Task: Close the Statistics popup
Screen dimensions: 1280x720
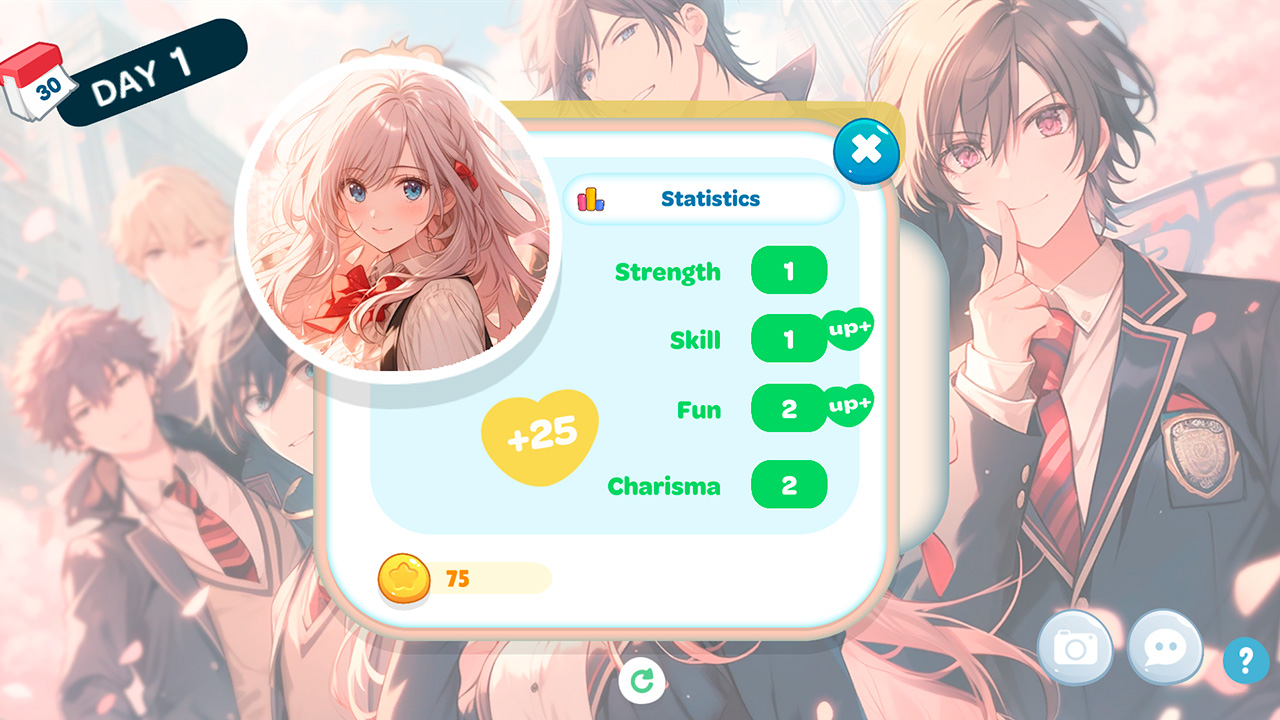Action: [866, 152]
